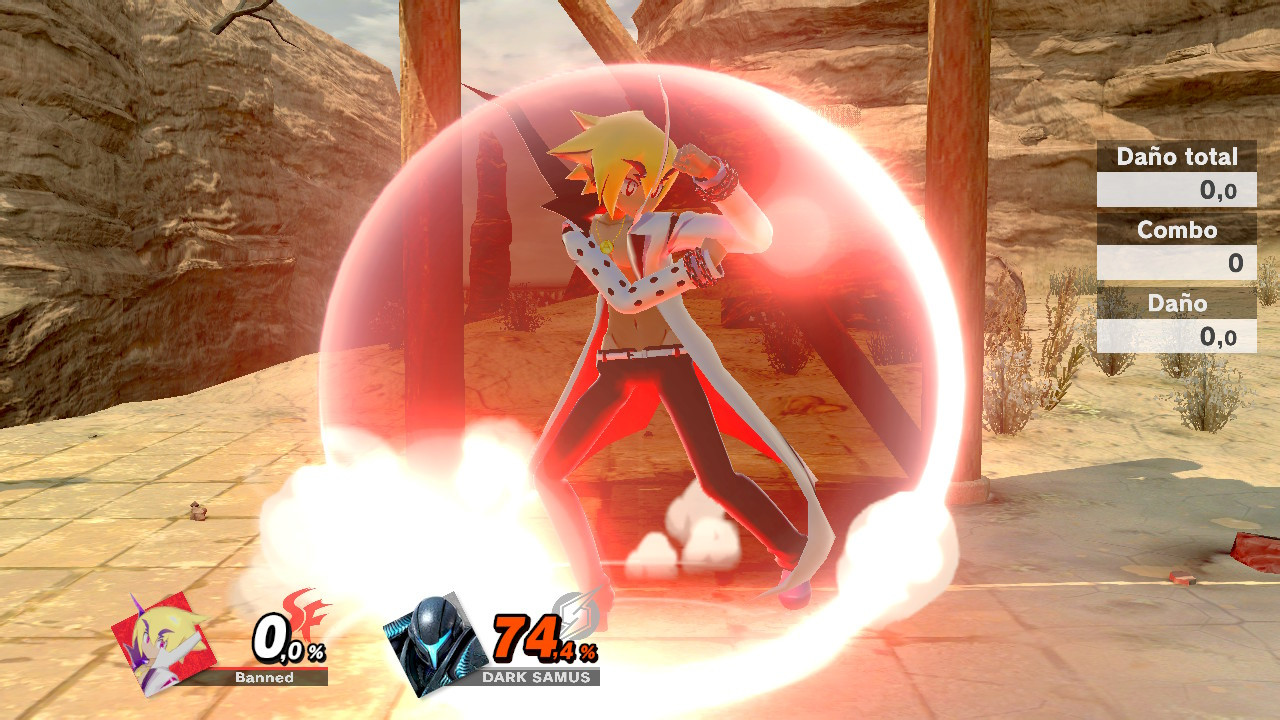Click the Daño panel header
Screen dimensions: 1280x720
[1176, 303]
